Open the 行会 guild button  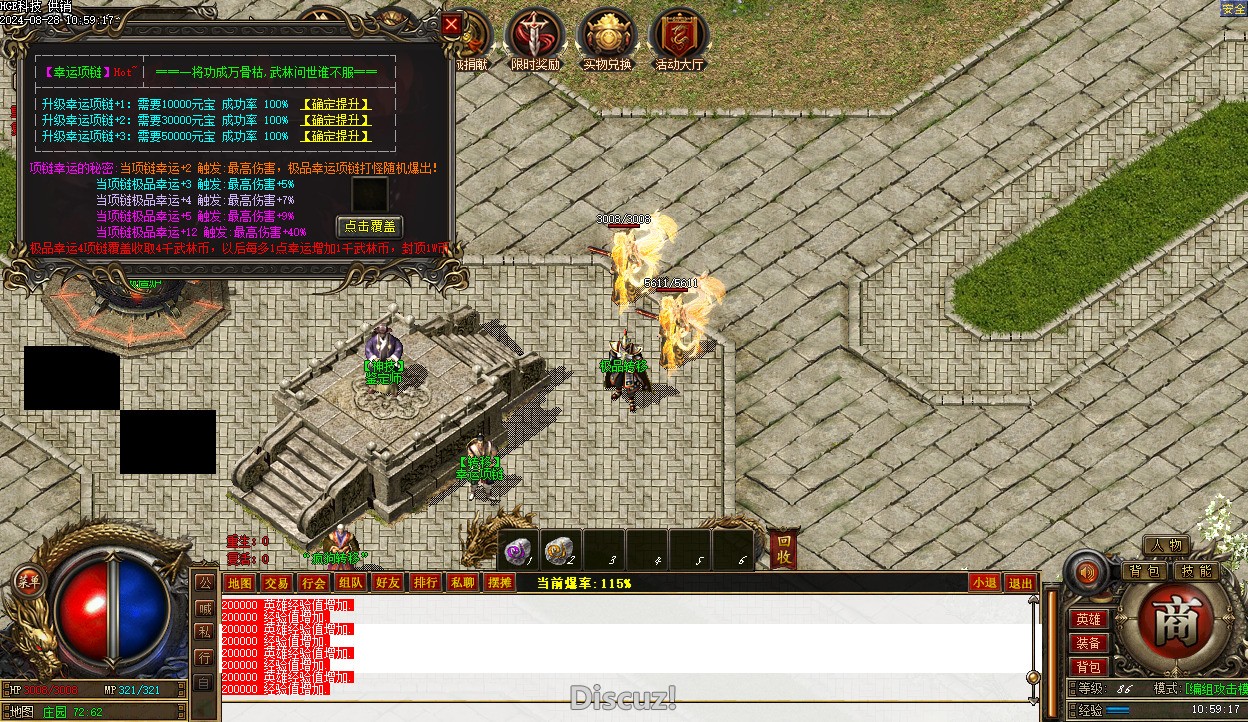pyautogui.click(x=313, y=583)
